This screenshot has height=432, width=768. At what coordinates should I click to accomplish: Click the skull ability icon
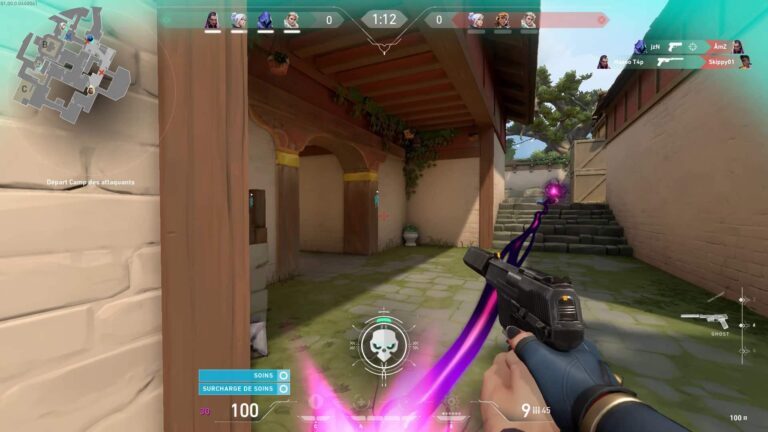pos(382,345)
